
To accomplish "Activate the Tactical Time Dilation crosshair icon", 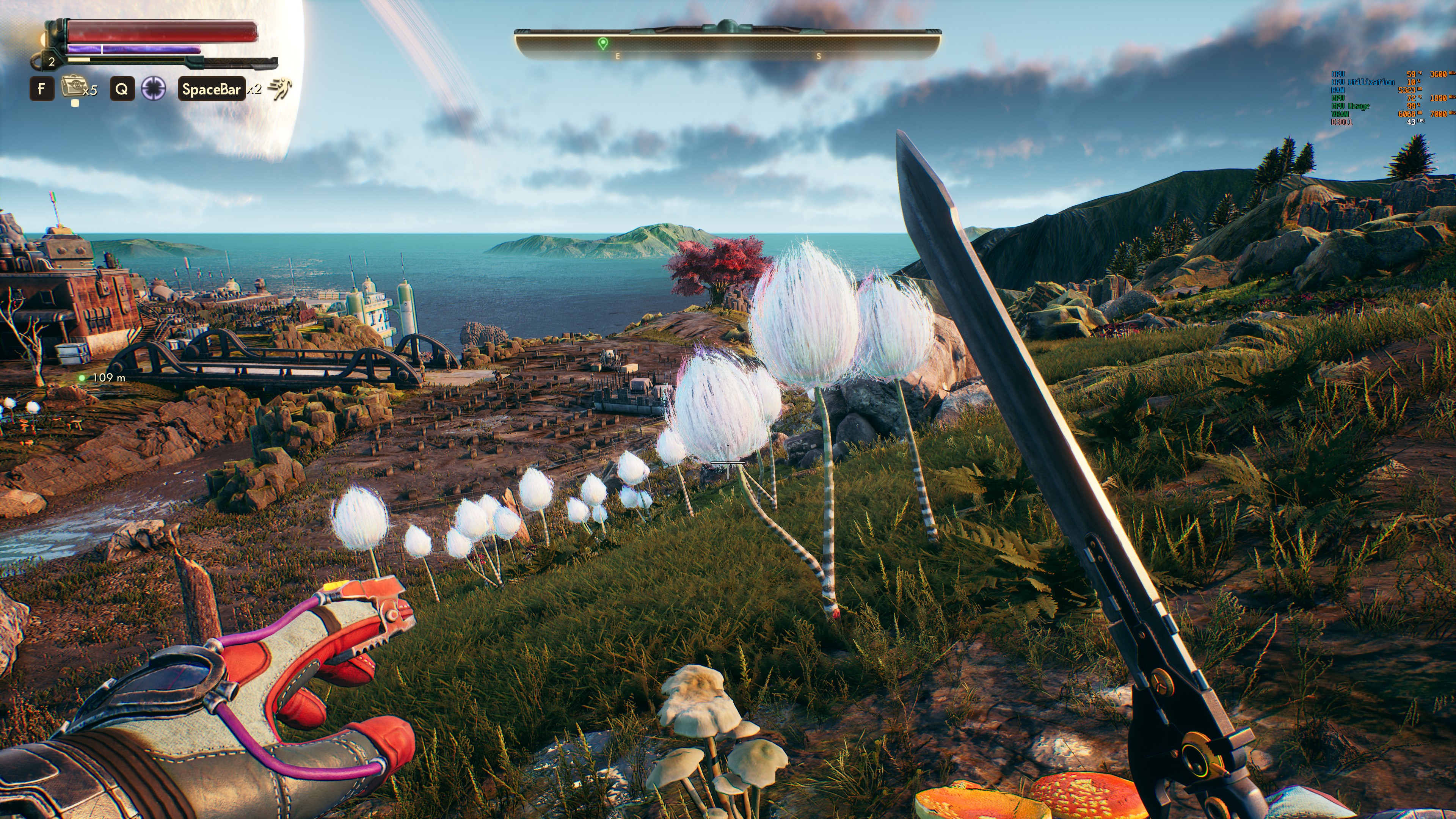I will (153, 89).
